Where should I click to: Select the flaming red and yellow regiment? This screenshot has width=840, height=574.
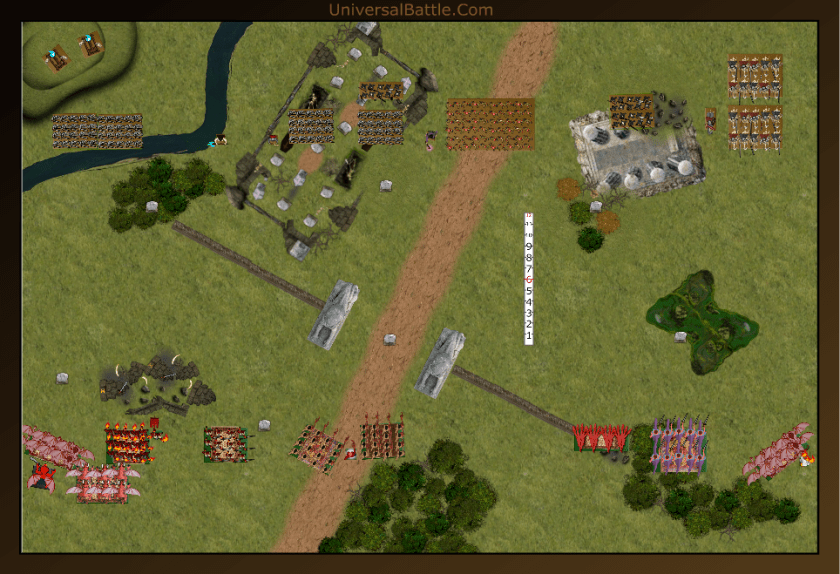[x=127, y=442]
